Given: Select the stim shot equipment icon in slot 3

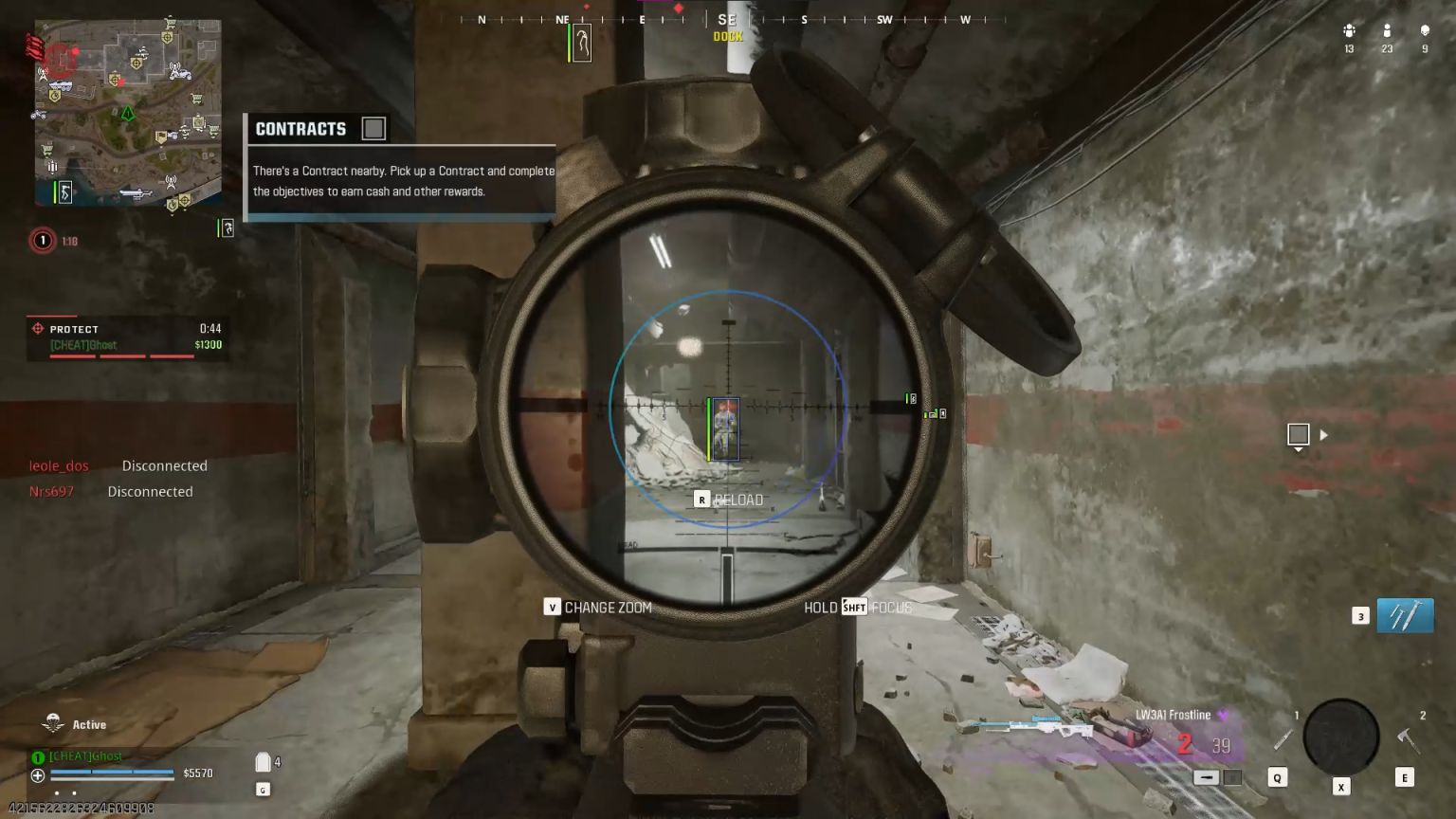Looking at the screenshot, I should coord(1404,616).
